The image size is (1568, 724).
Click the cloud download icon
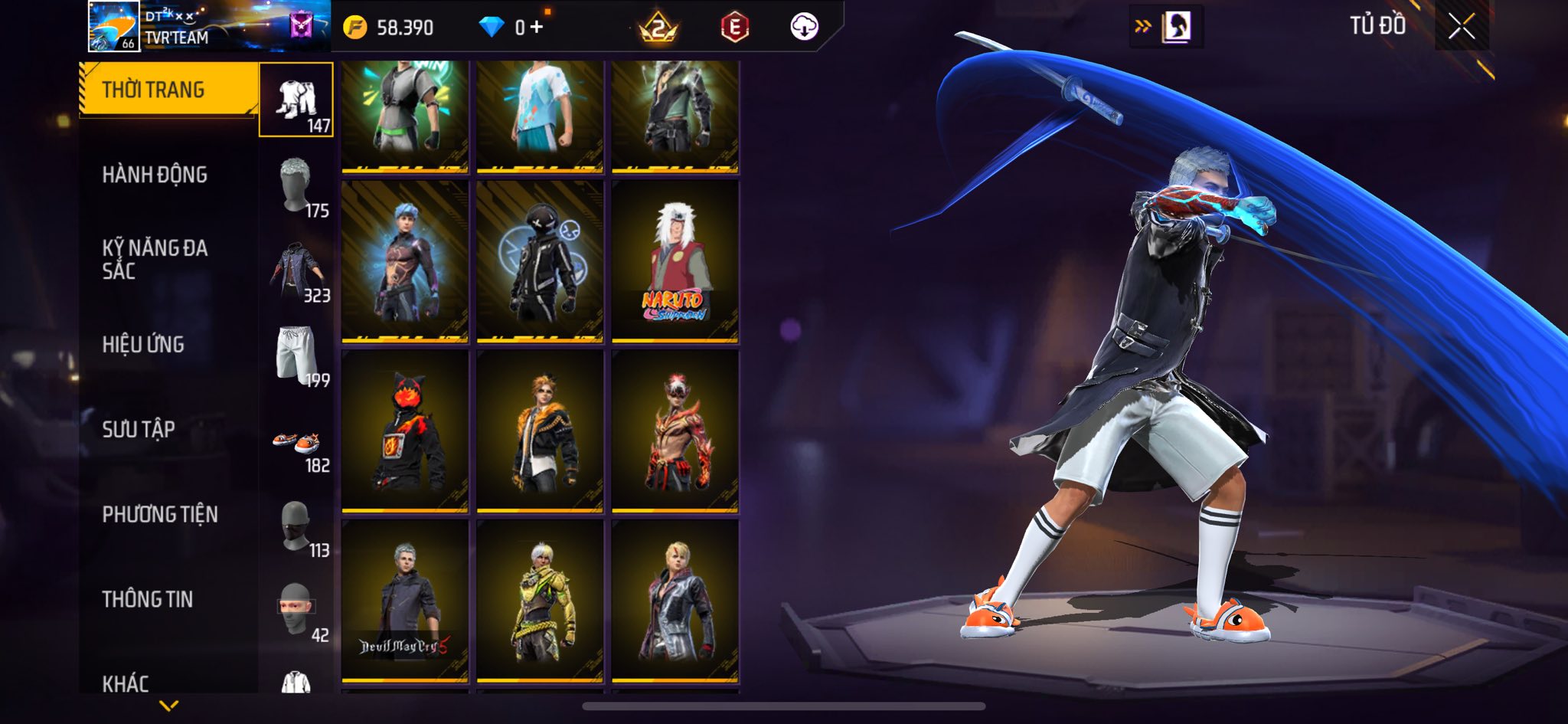(804, 28)
